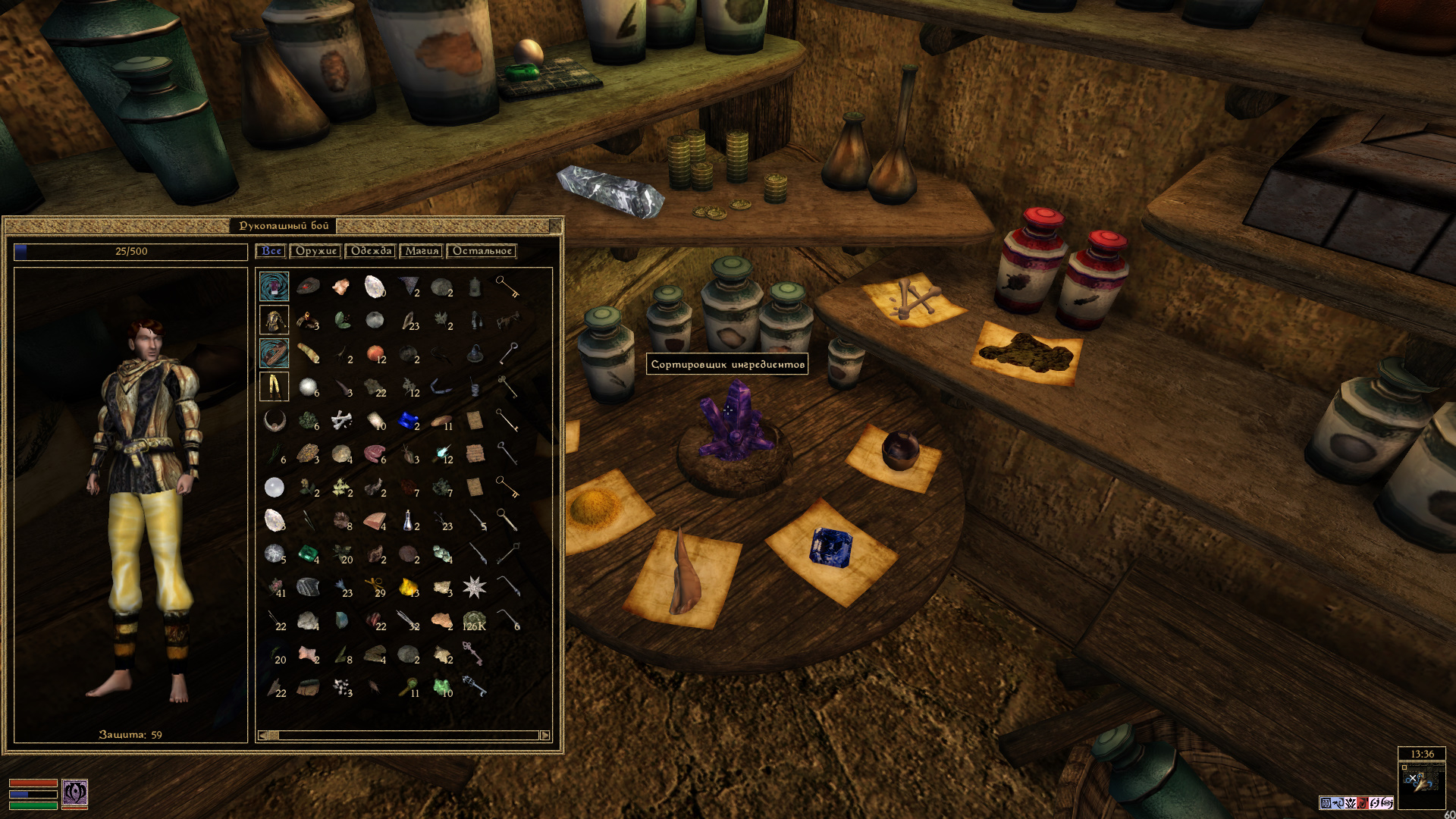Open the Магия item filter
The height and width of the screenshot is (819, 1456).
coord(422,251)
